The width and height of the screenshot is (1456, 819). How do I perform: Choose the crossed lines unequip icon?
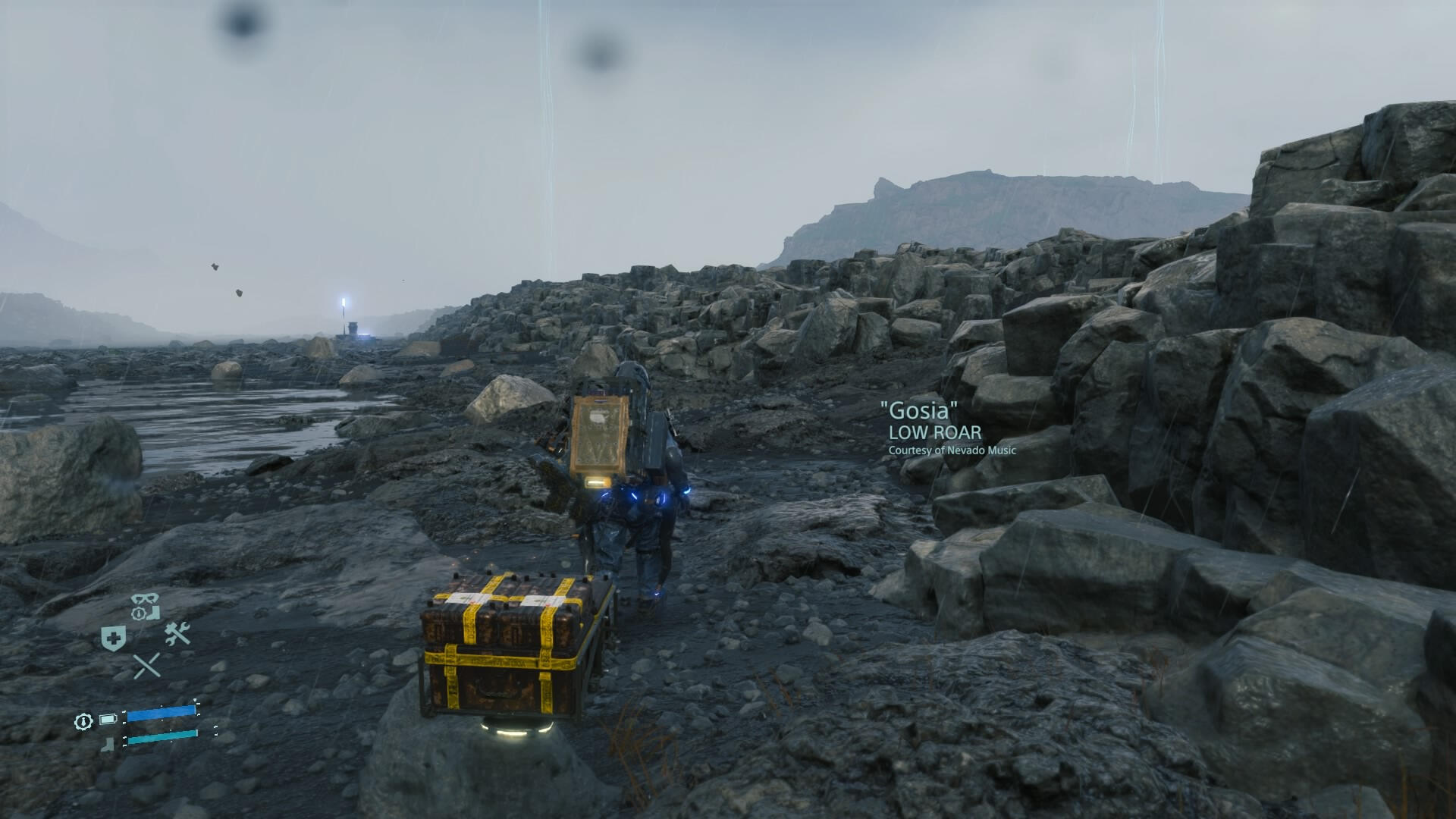(146, 666)
